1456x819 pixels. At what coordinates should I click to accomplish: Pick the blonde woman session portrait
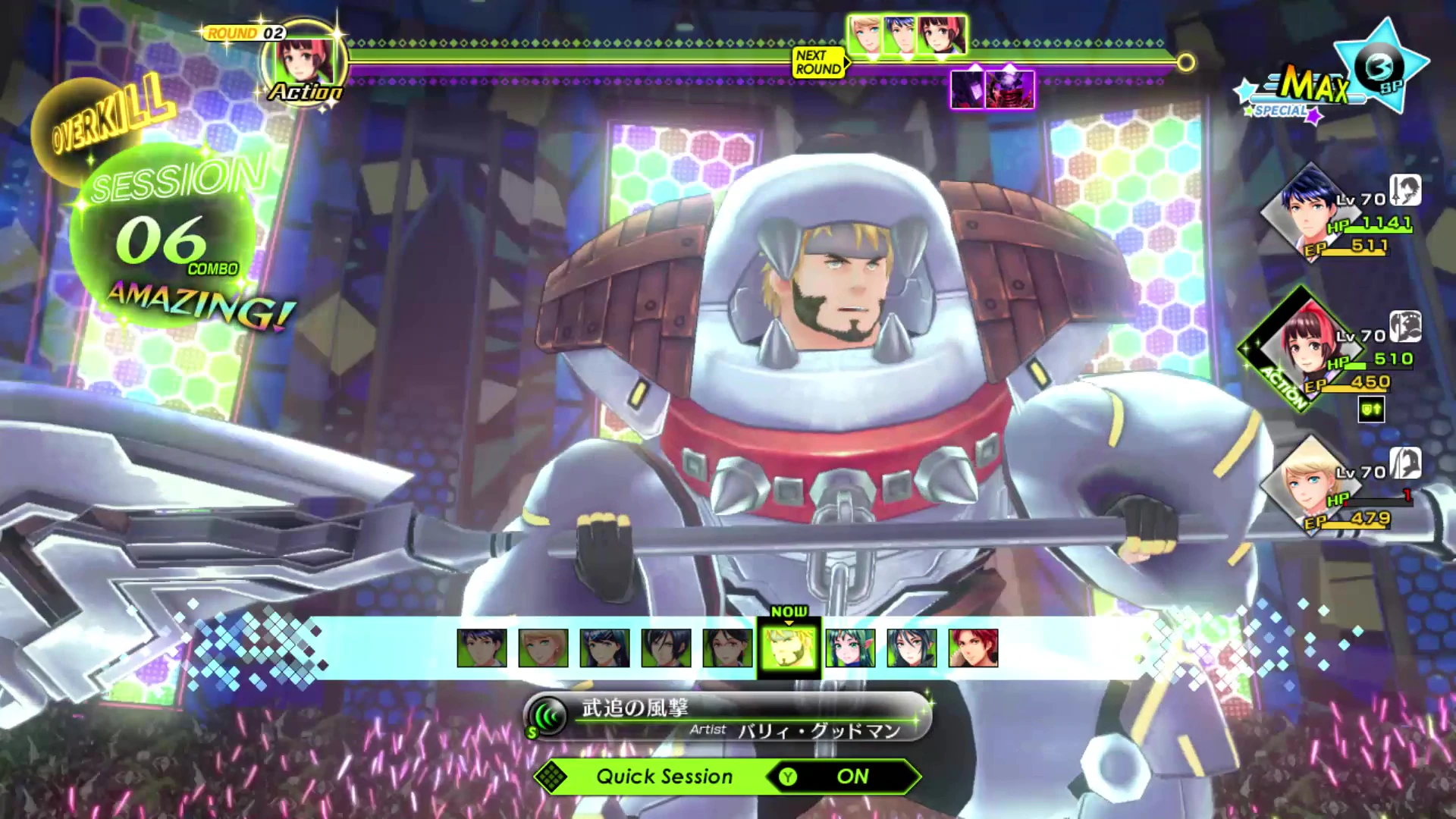[543, 648]
